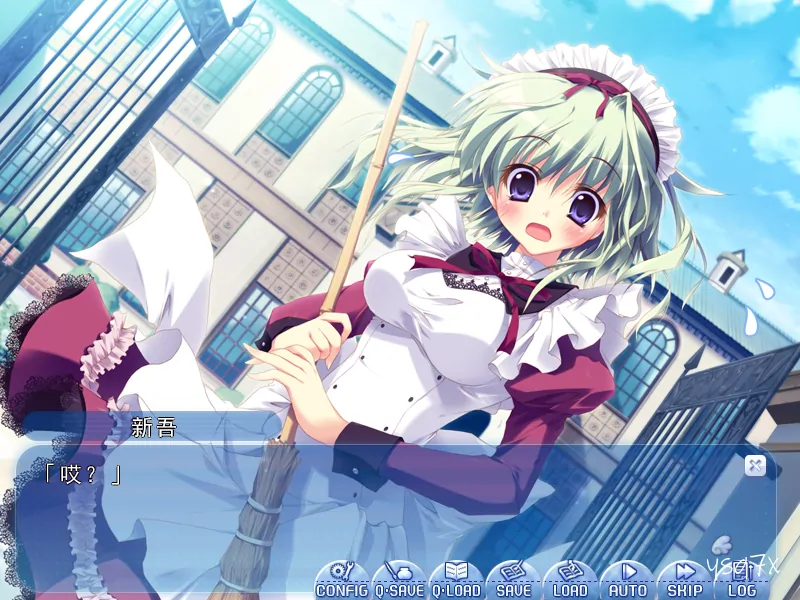
Task: Quick load with Q-LOAD button
Action: coord(456,581)
